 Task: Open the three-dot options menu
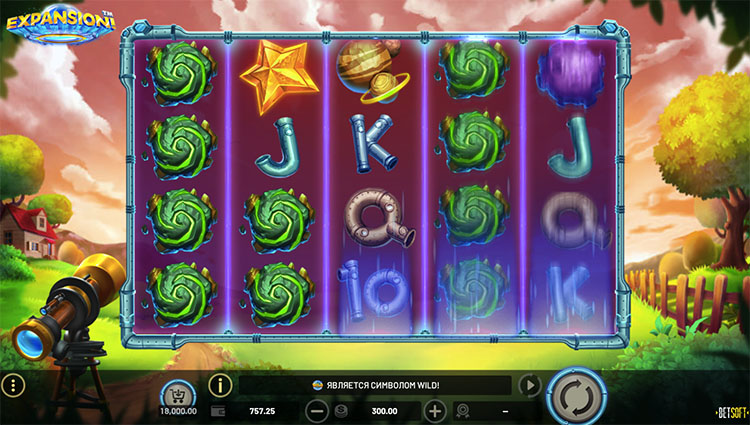click(13, 386)
